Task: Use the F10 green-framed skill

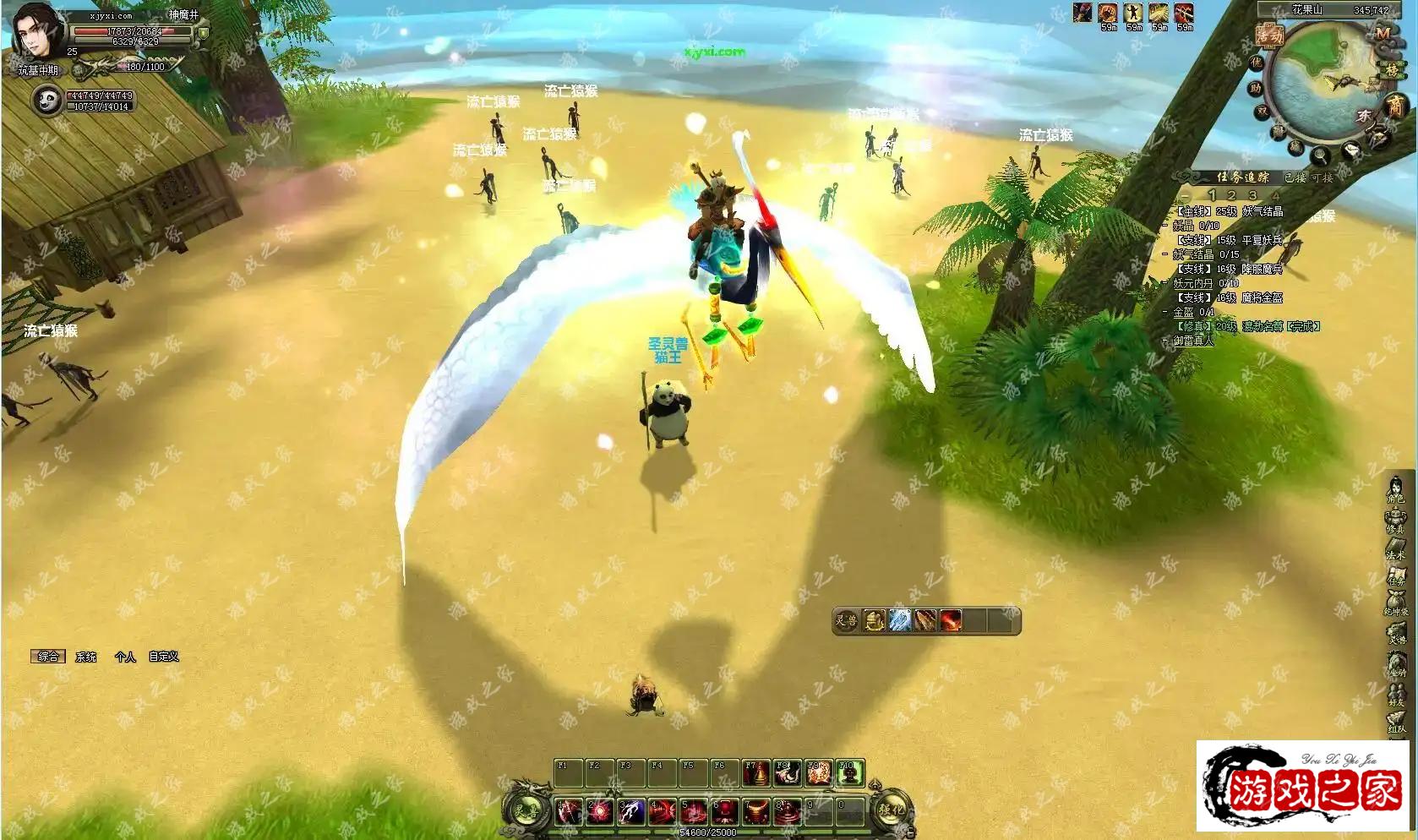Action: click(x=849, y=772)
